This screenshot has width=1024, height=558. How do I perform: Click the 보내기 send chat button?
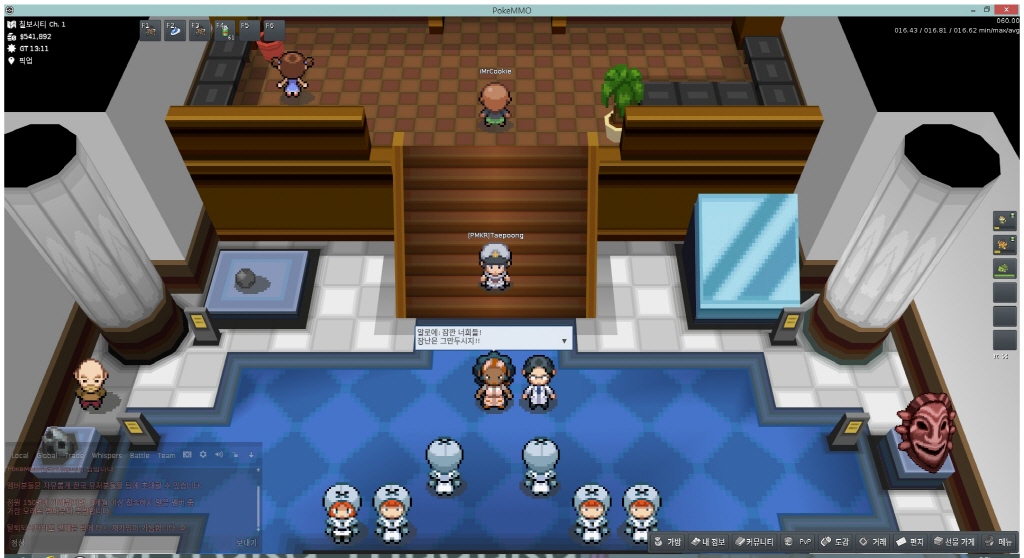coord(246,542)
